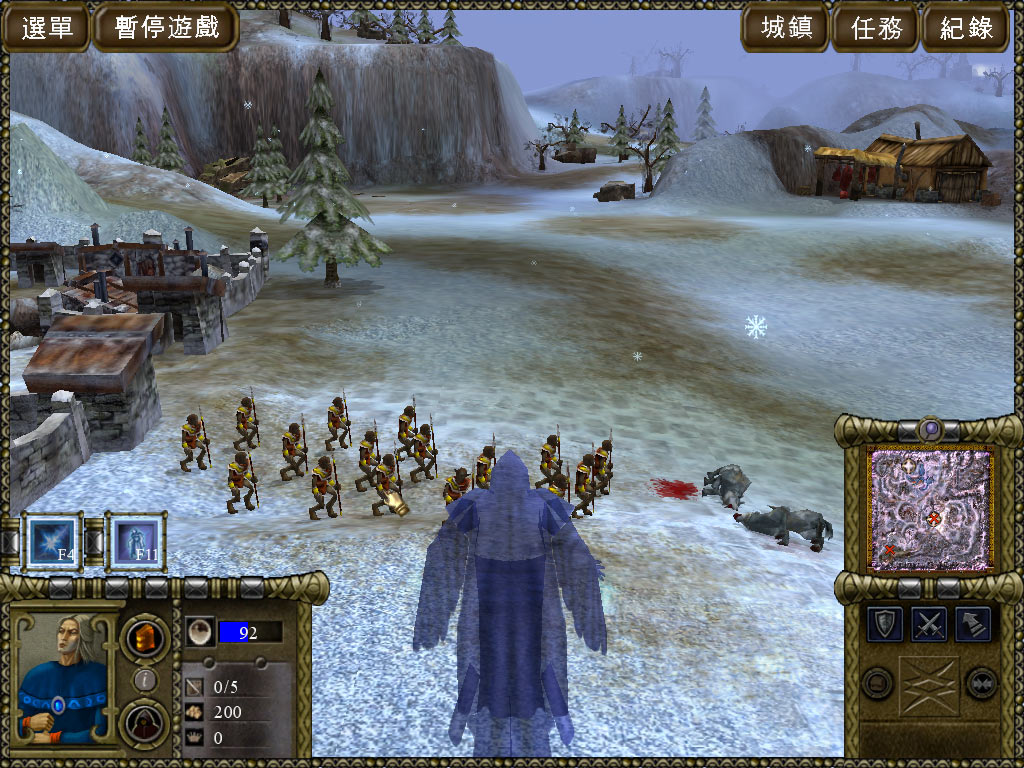Cast the F4 starburst spell
This screenshot has width=1024, height=768.
click(53, 542)
